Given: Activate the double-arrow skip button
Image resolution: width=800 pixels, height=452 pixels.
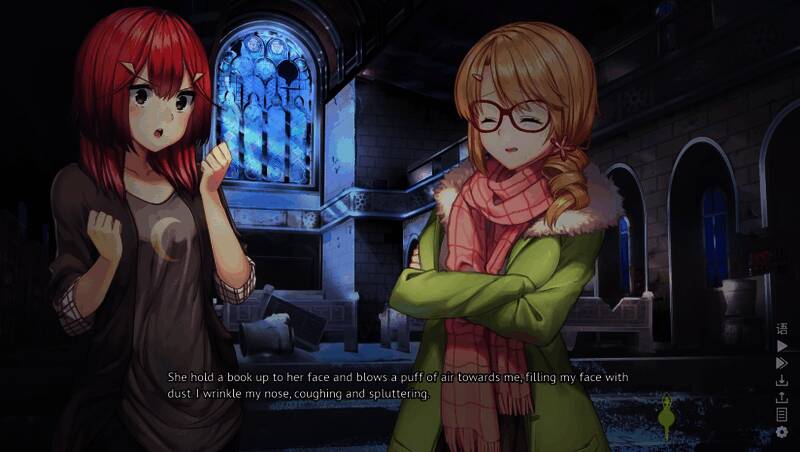Looking at the screenshot, I should (x=782, y=363).
